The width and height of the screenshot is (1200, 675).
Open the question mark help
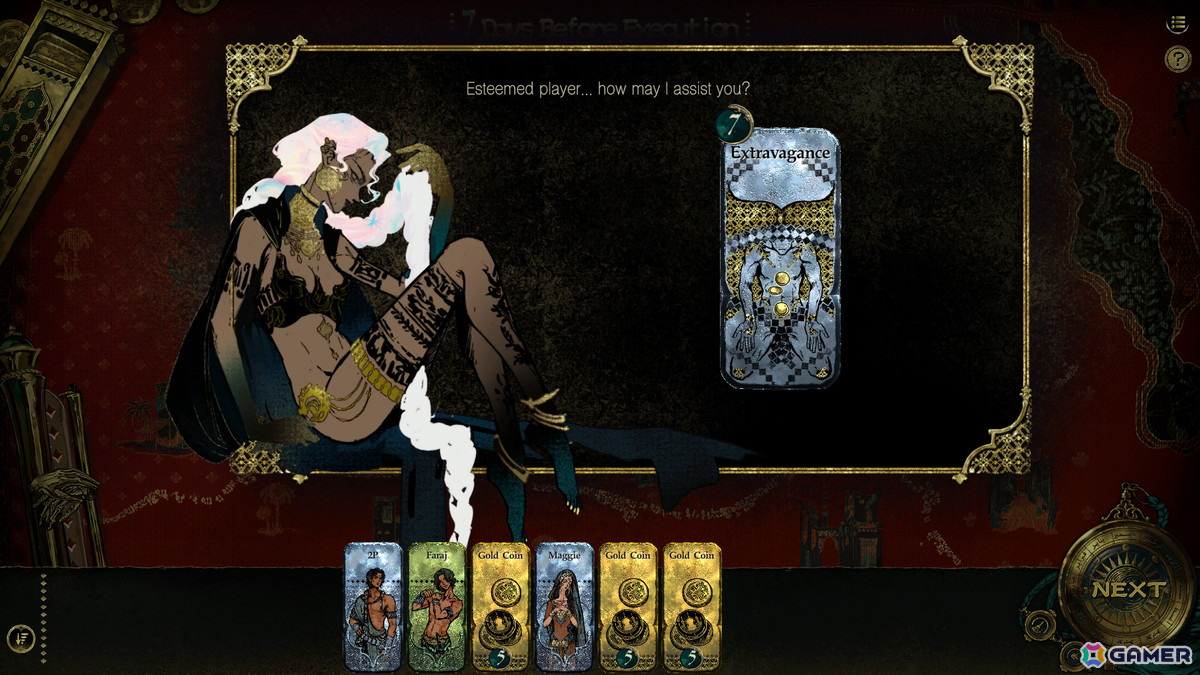point(1177,60)
